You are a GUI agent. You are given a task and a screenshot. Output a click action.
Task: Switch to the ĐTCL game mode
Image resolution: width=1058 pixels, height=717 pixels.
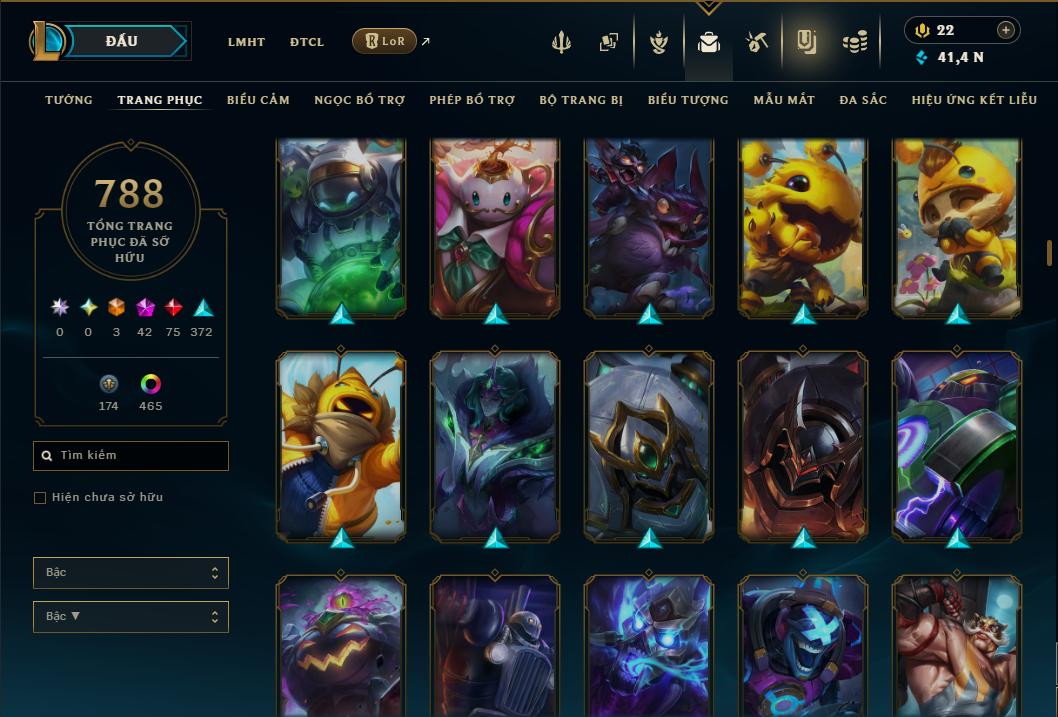pyautogui.click(x=307, y=42)
